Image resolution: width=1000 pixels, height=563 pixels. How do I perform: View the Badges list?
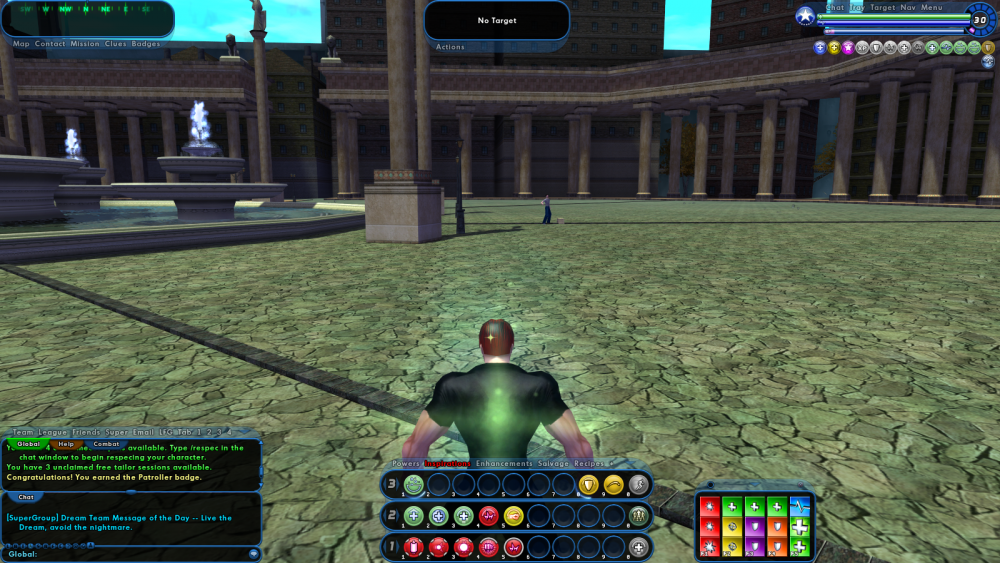click(147, 44)
